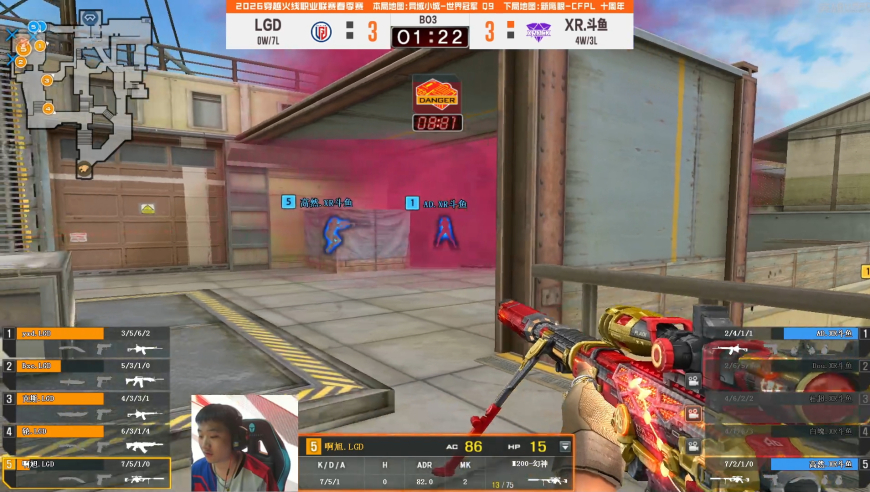Click the highlighted orange camera icon
The height and width of the screenshot is (492, 870).
click(691, 413)
